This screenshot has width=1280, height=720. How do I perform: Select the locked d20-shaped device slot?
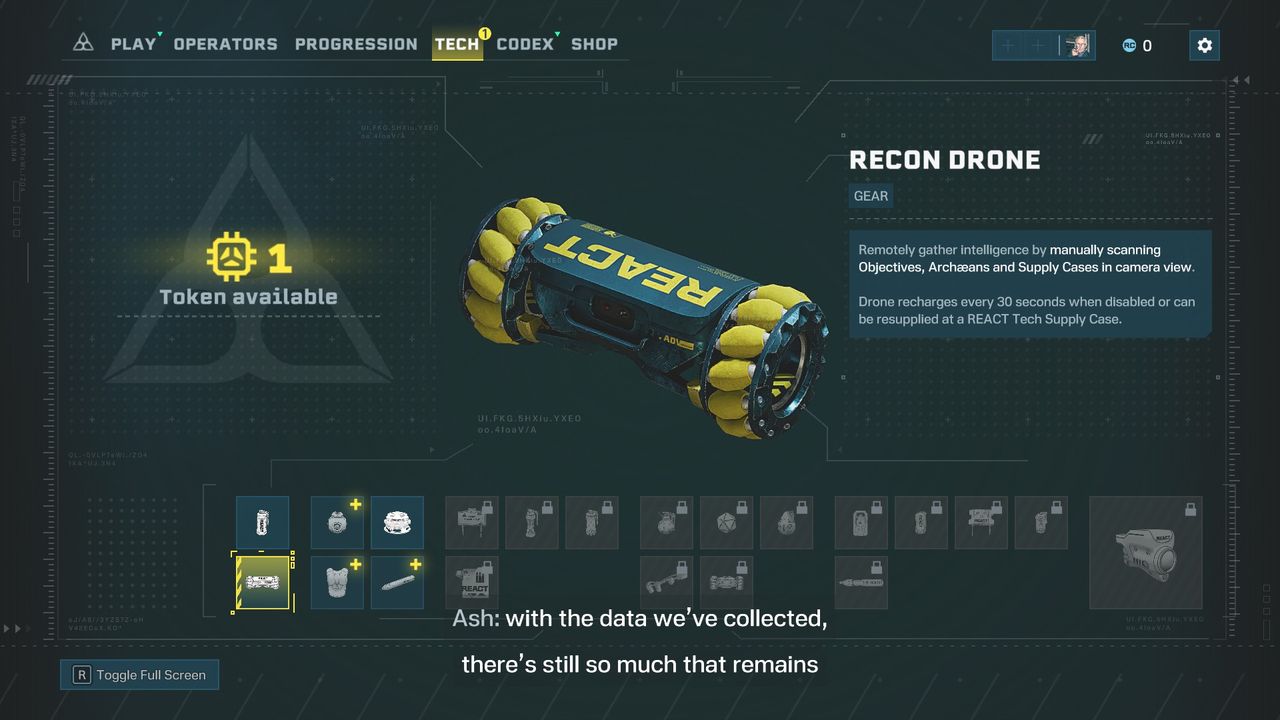[x=726, y=522]
